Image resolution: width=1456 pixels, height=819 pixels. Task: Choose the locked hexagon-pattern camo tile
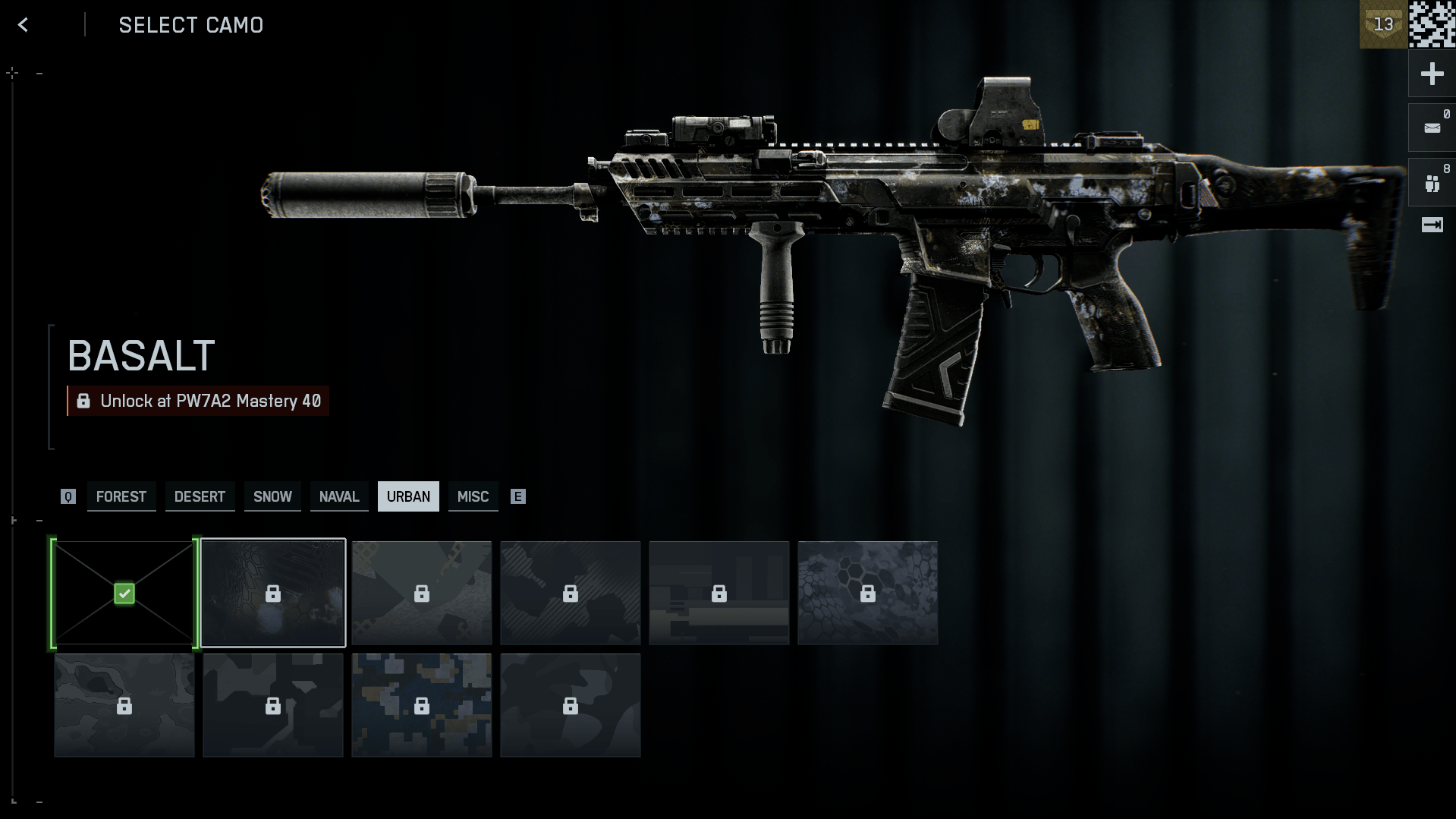tap(867, 593)
